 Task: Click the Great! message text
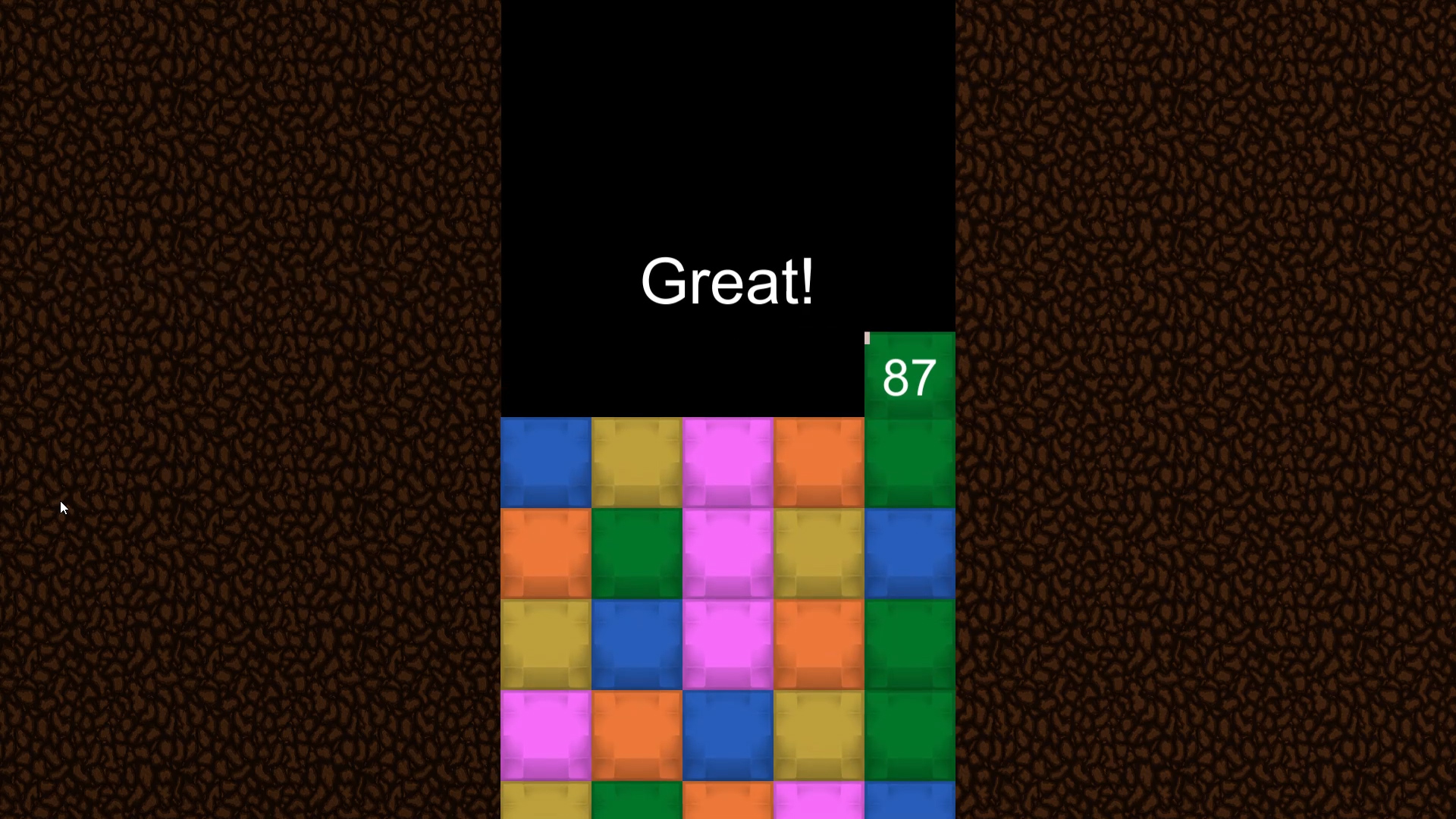[x=726, y=281]
